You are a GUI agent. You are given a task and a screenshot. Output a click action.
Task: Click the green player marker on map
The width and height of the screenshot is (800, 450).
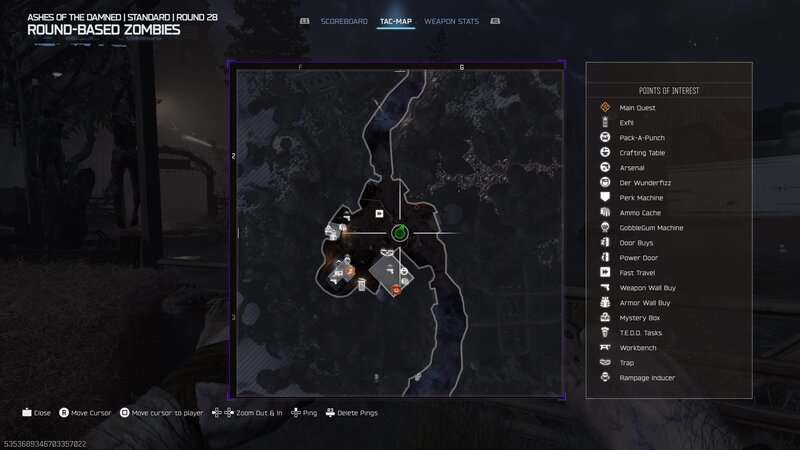point(398,233)
